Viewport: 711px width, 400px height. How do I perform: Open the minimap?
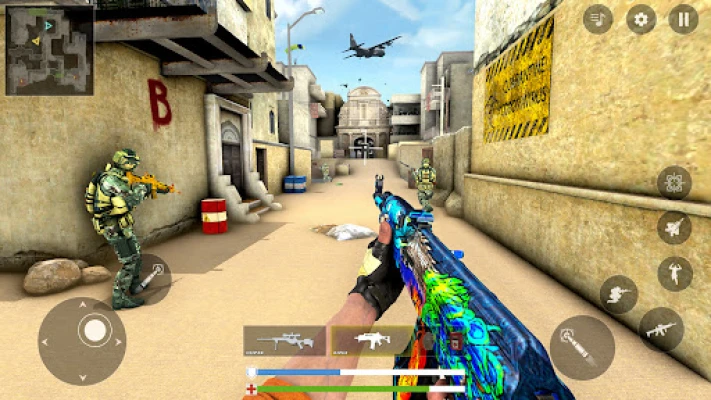click(x=50, y=50)
